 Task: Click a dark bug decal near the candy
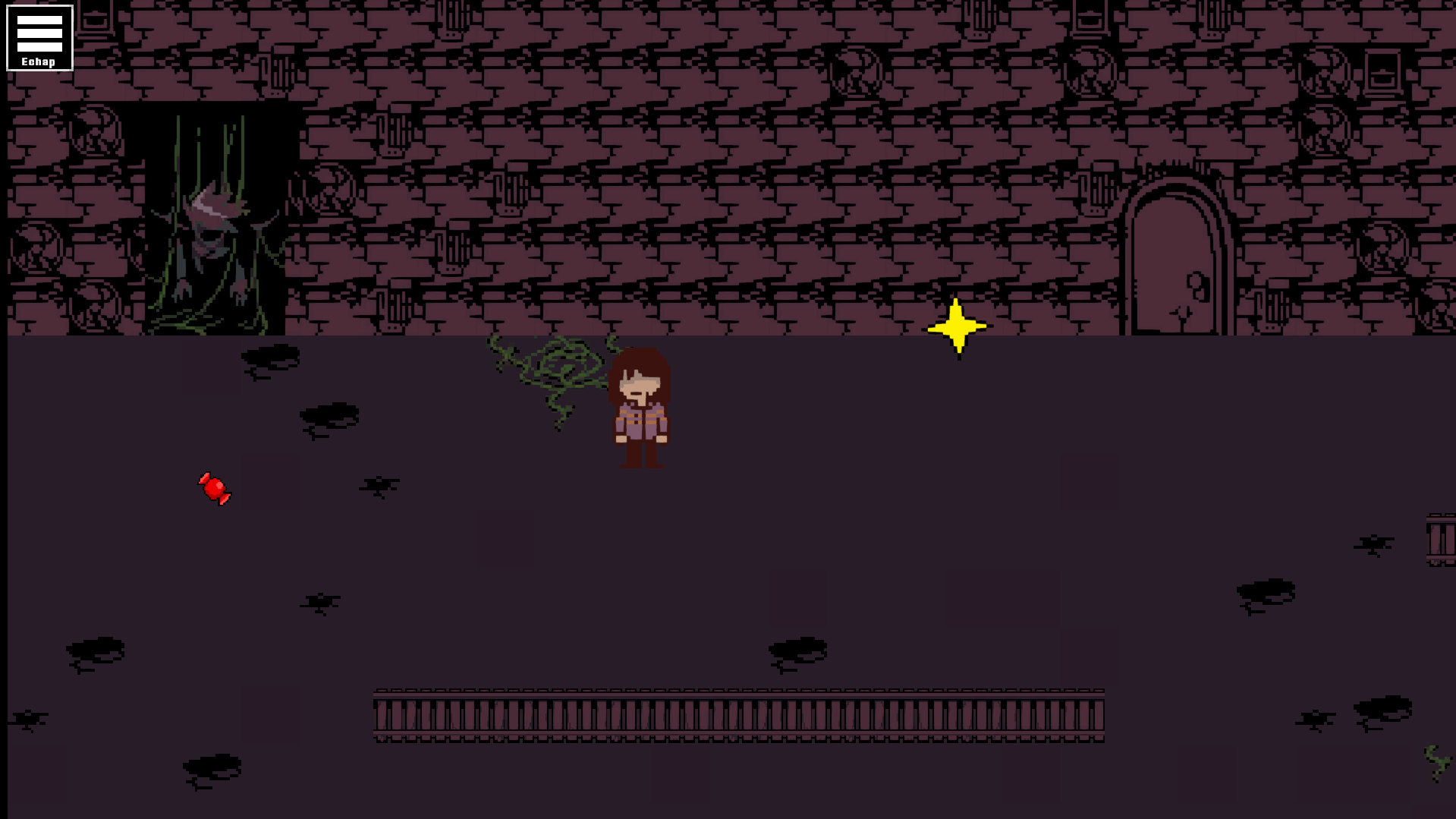click(377, 486)
